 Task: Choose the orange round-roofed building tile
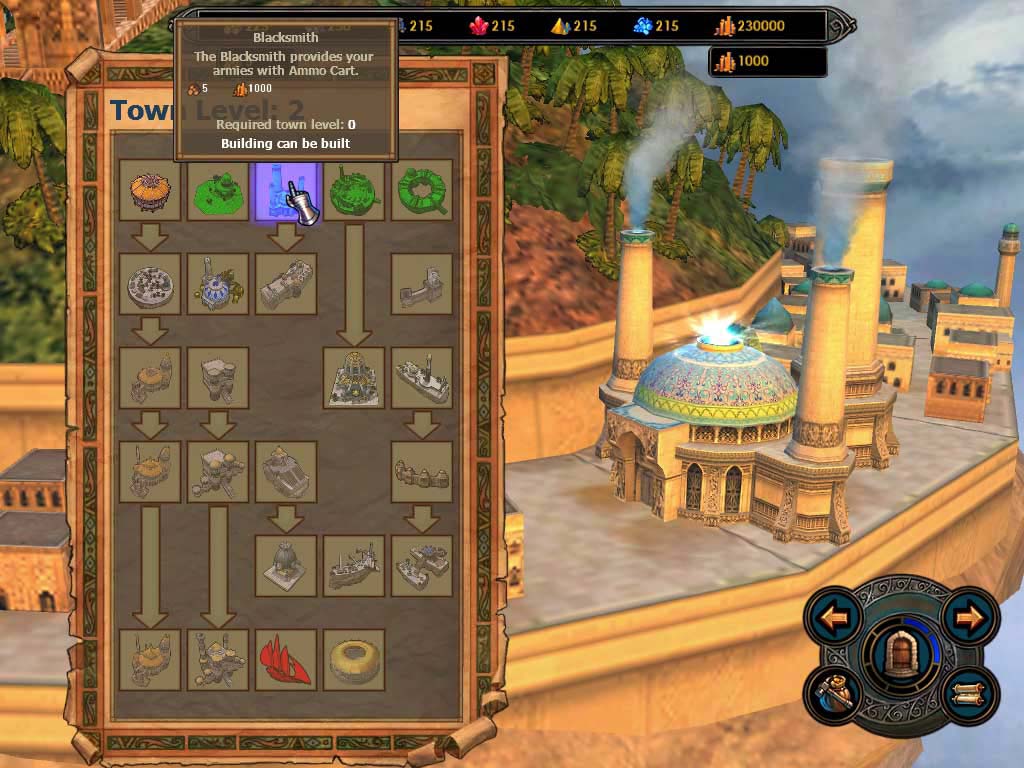pyautogui.click(x=150, y=190)
